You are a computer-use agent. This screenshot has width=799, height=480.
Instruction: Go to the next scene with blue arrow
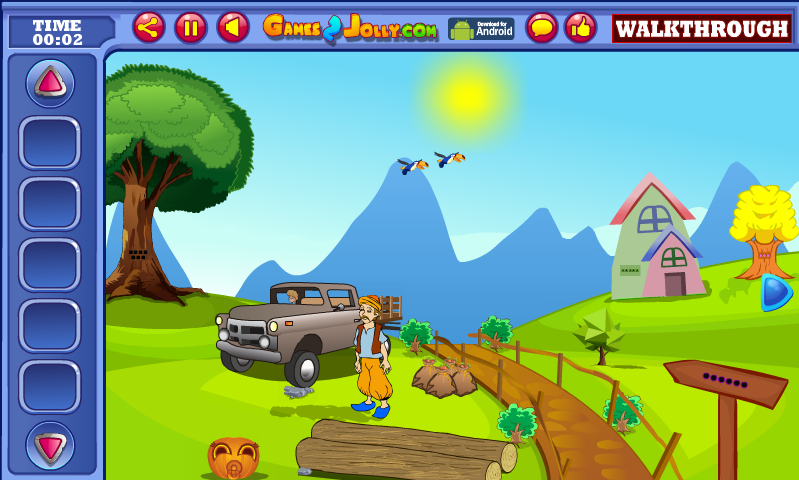[775, 292]
